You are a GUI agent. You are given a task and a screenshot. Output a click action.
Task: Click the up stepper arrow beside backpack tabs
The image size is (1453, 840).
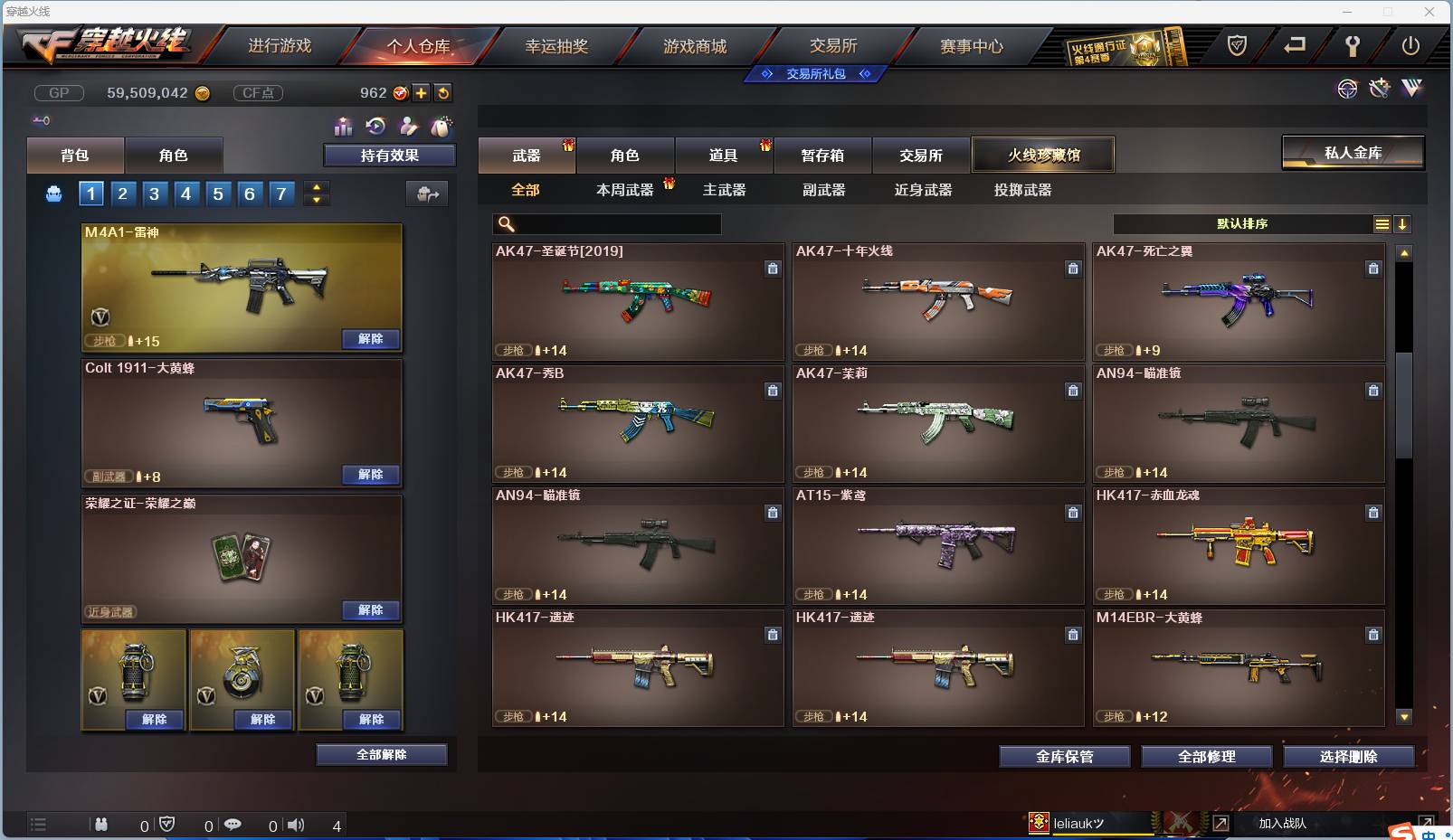pos(315,187)
